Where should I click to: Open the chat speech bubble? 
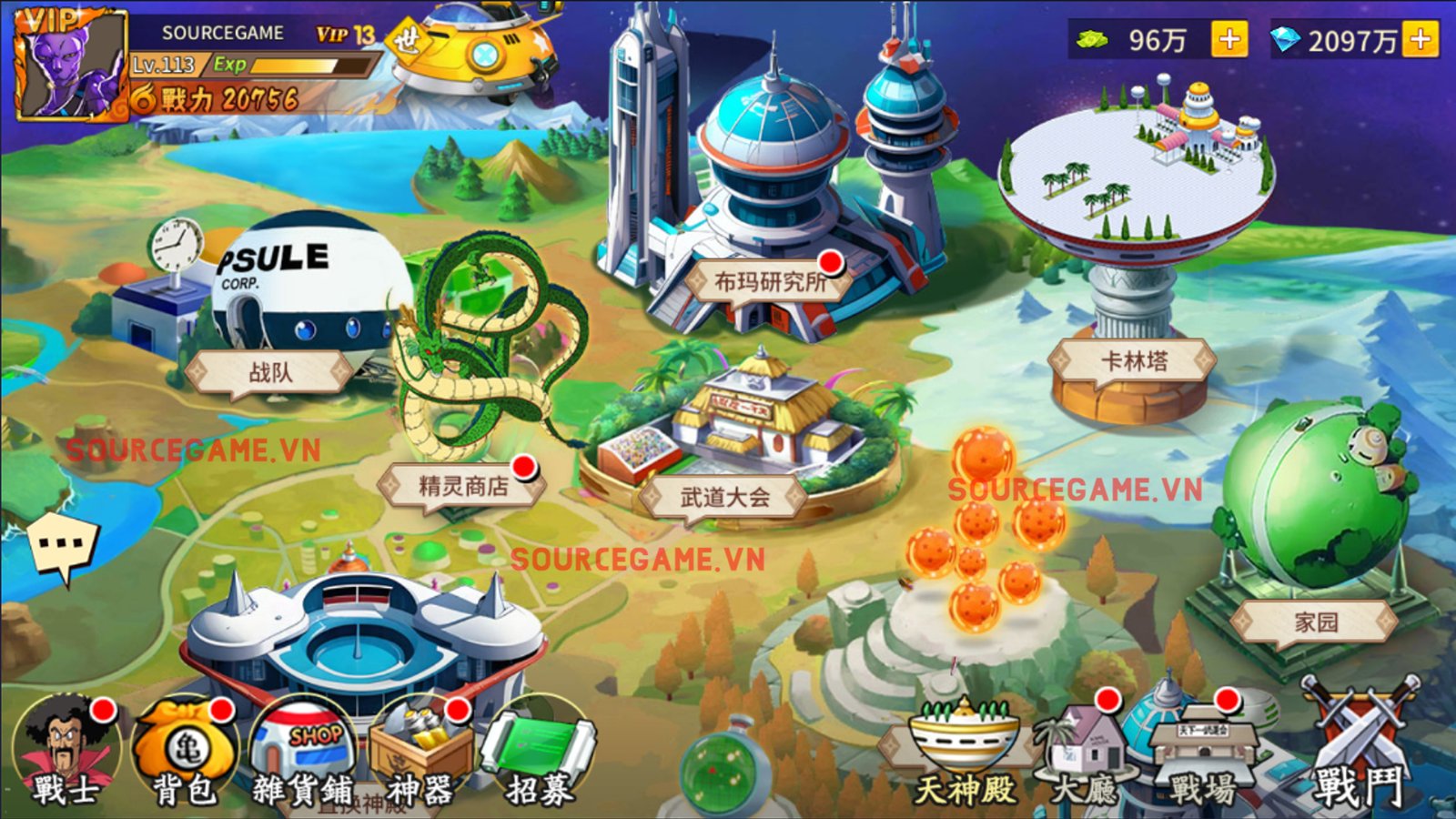click(x=62, y=546)
